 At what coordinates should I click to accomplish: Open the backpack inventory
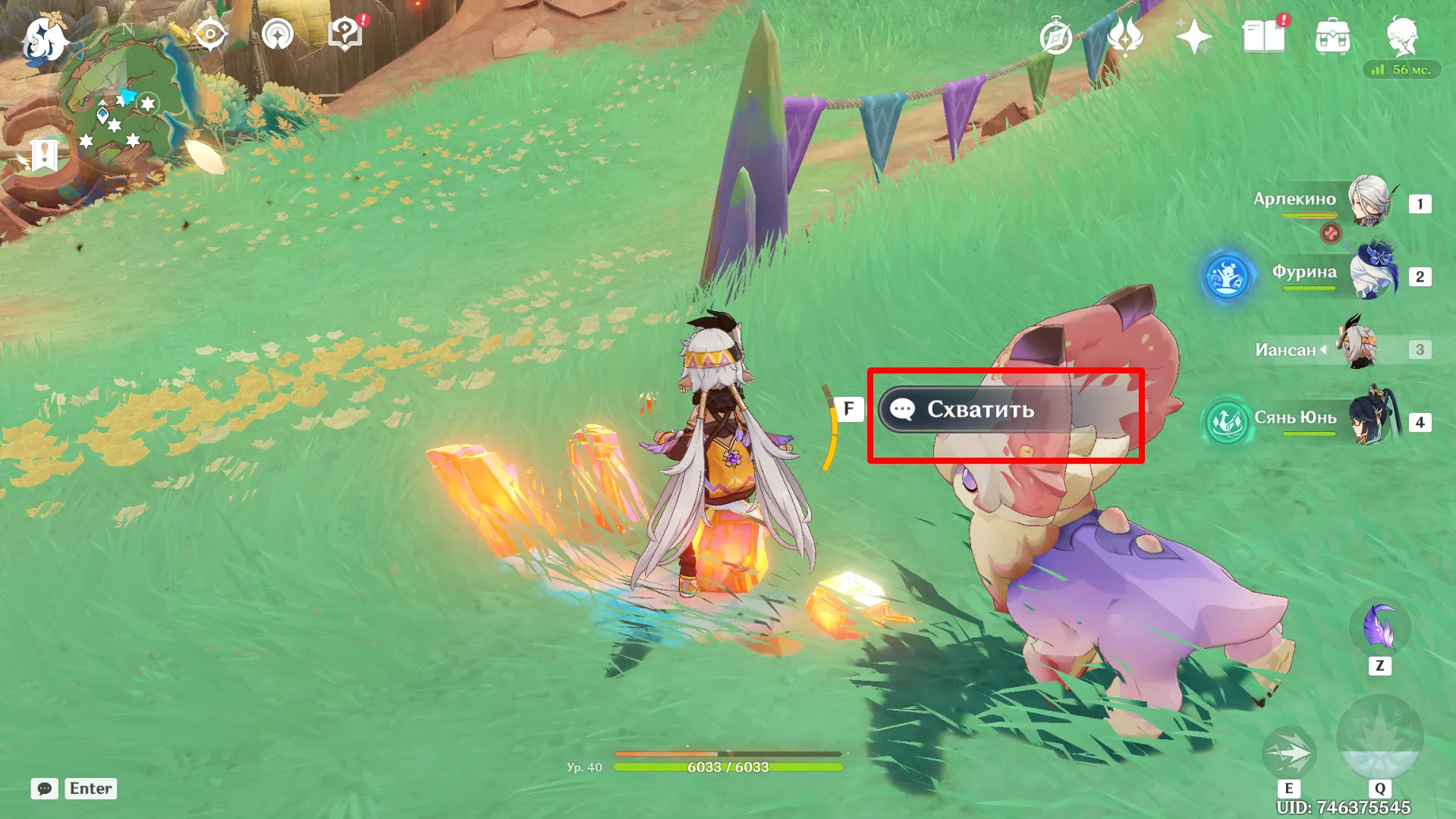coord(1332,36)
